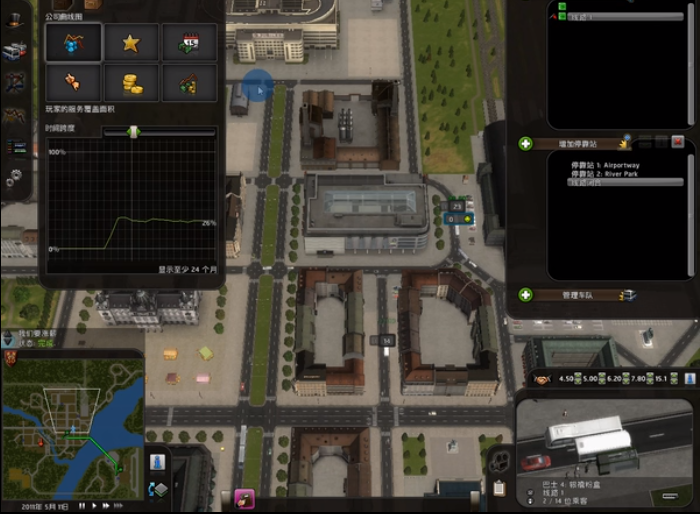The image size is (700, 514).
Task: Toggle the map layers icon beside minimap
Action: 159,489
